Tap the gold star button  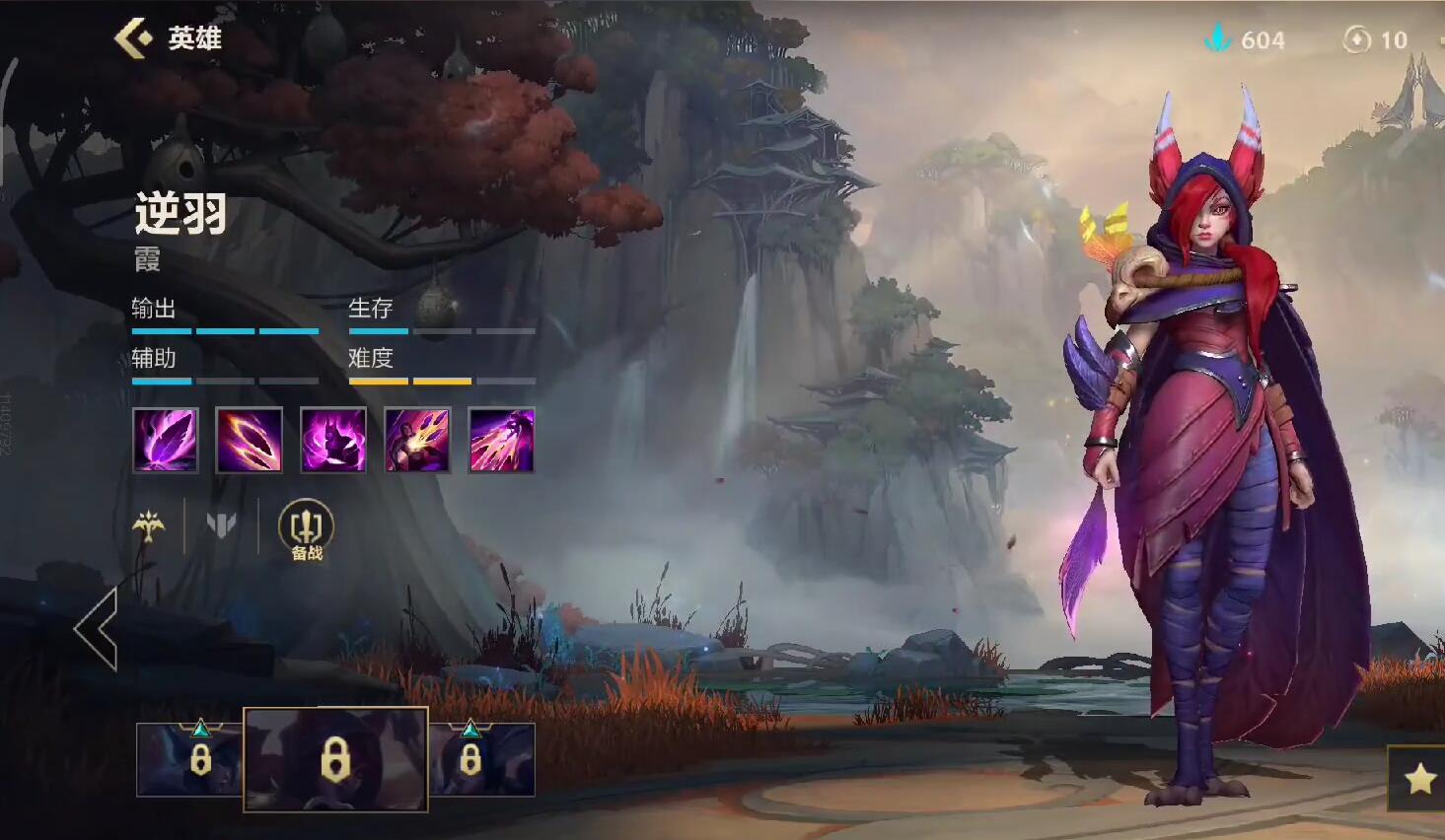coord(1419,779)
